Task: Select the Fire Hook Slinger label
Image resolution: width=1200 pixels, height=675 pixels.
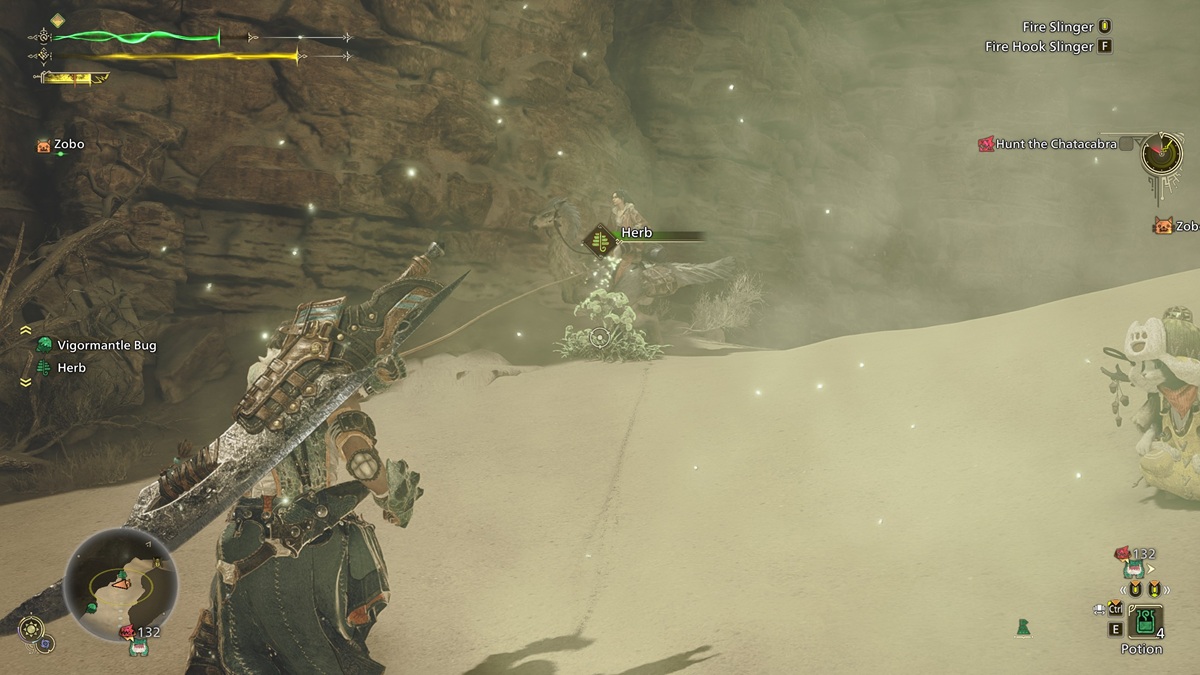Action: tap(1038, 46)
